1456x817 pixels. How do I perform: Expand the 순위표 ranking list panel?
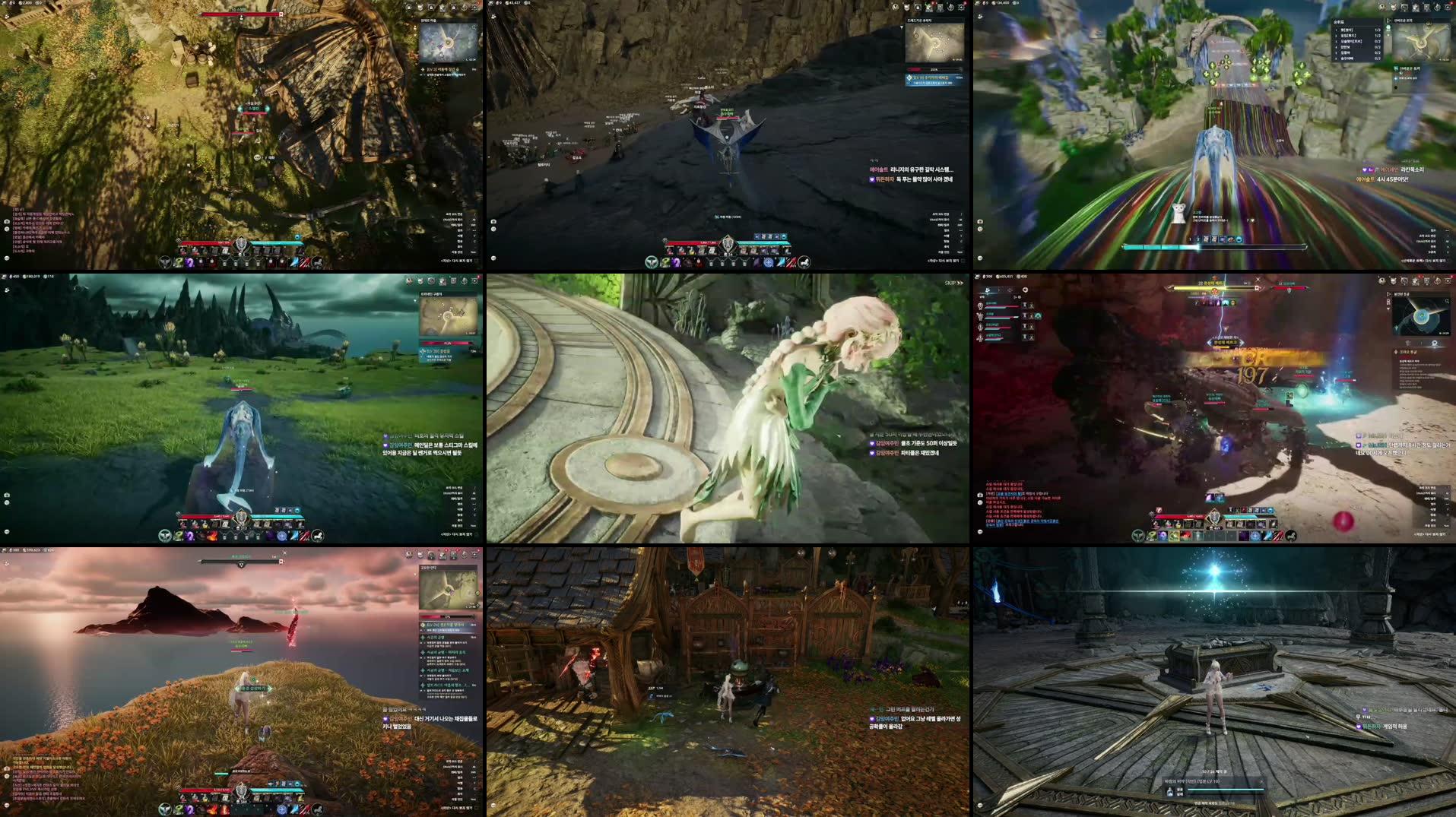tap(1340, 19)
